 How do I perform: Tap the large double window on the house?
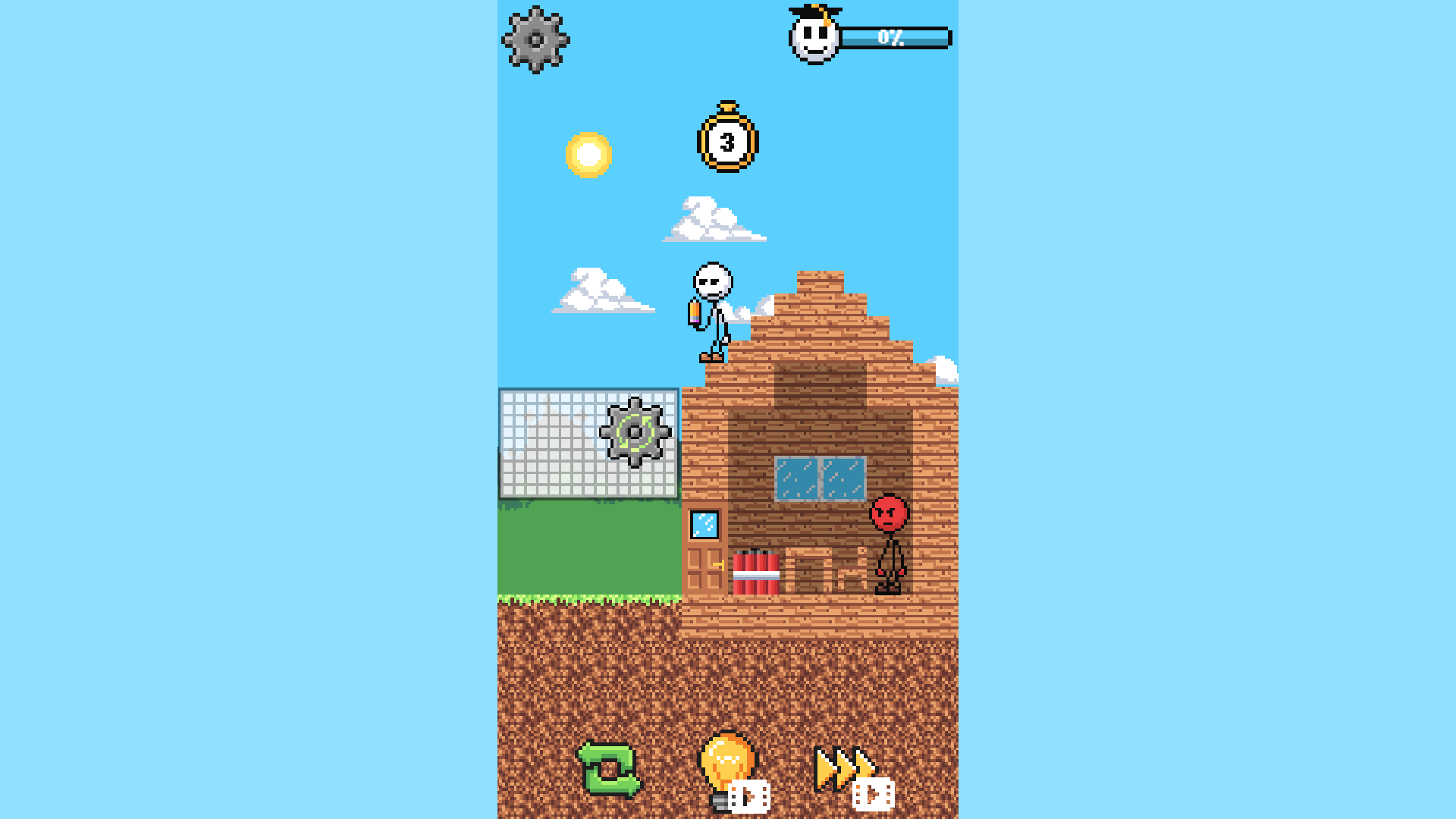(x=821, y=478)
